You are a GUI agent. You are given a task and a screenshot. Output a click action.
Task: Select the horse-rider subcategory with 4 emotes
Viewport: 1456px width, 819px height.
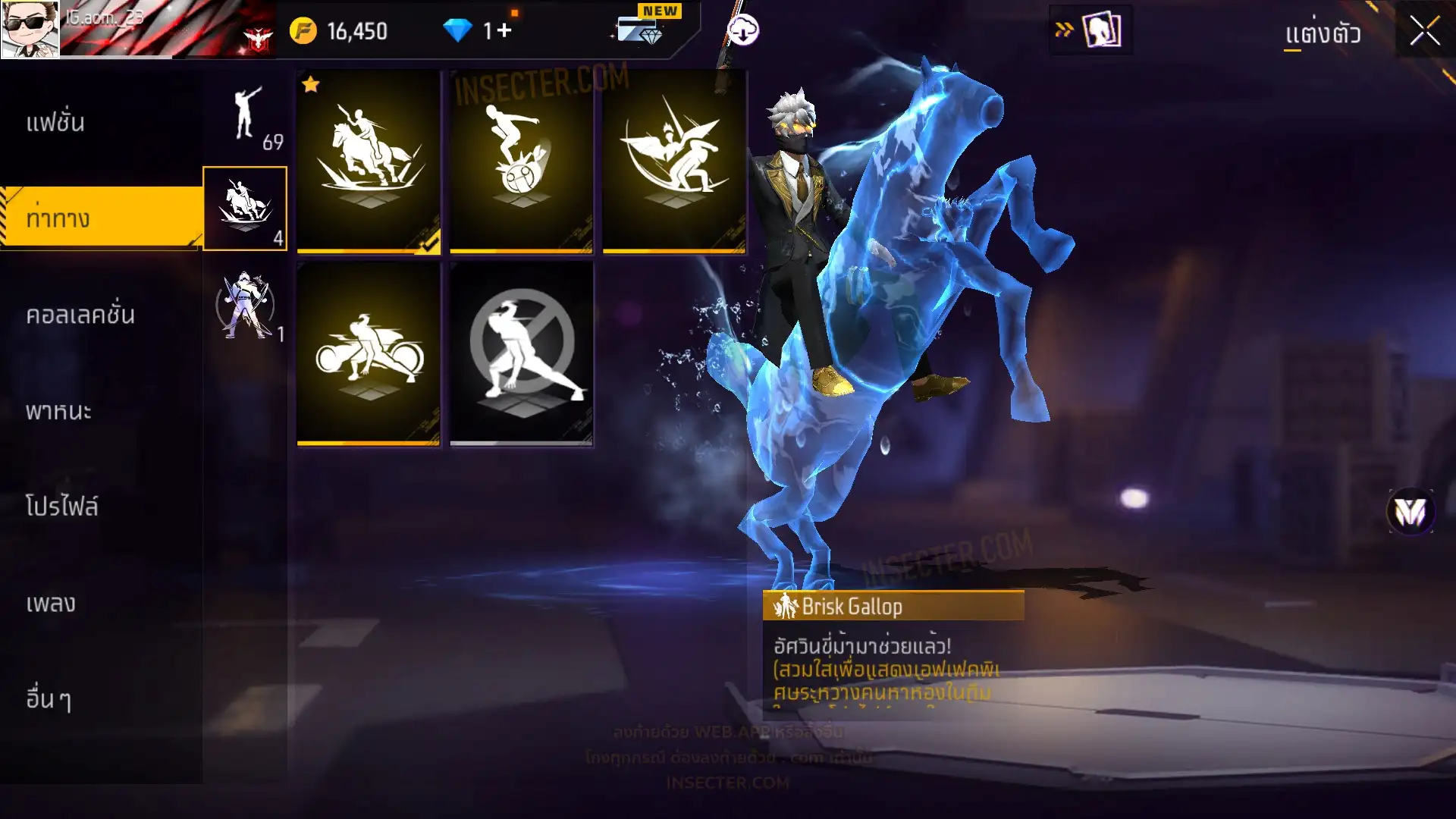[x=245, y=209]
